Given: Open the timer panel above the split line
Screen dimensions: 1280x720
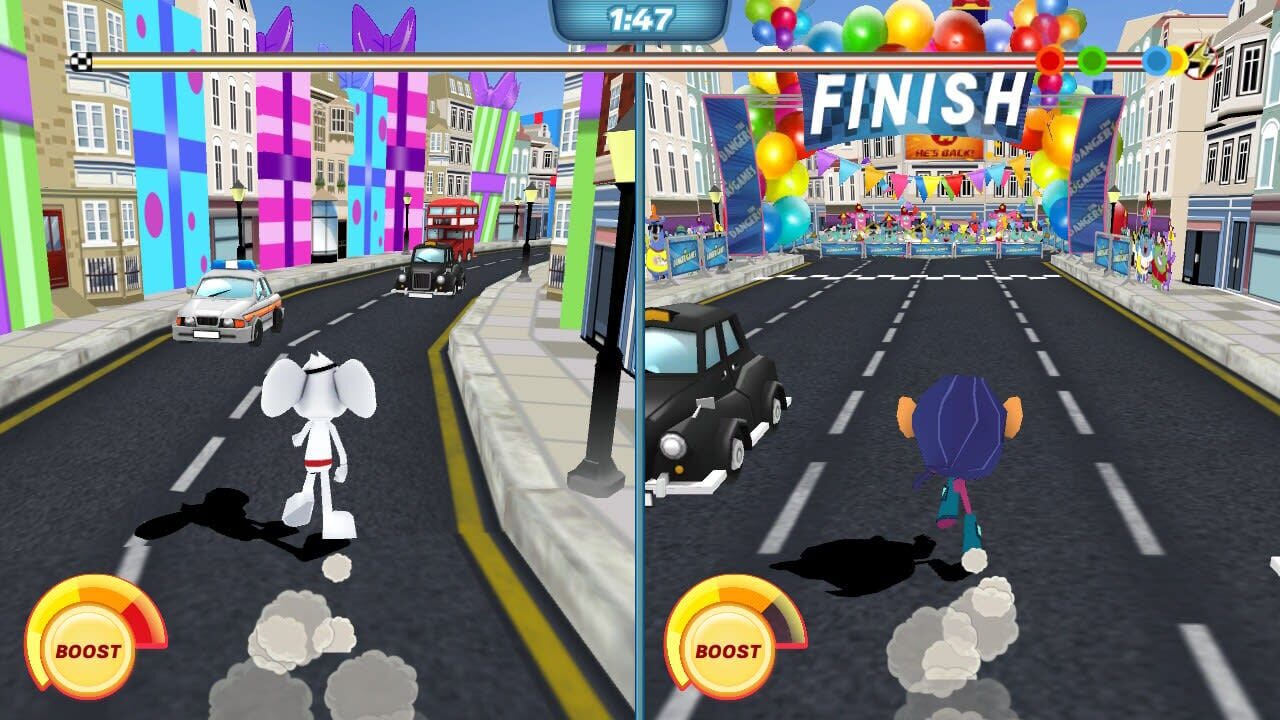Looking at the screenshot, I should 639,17.
